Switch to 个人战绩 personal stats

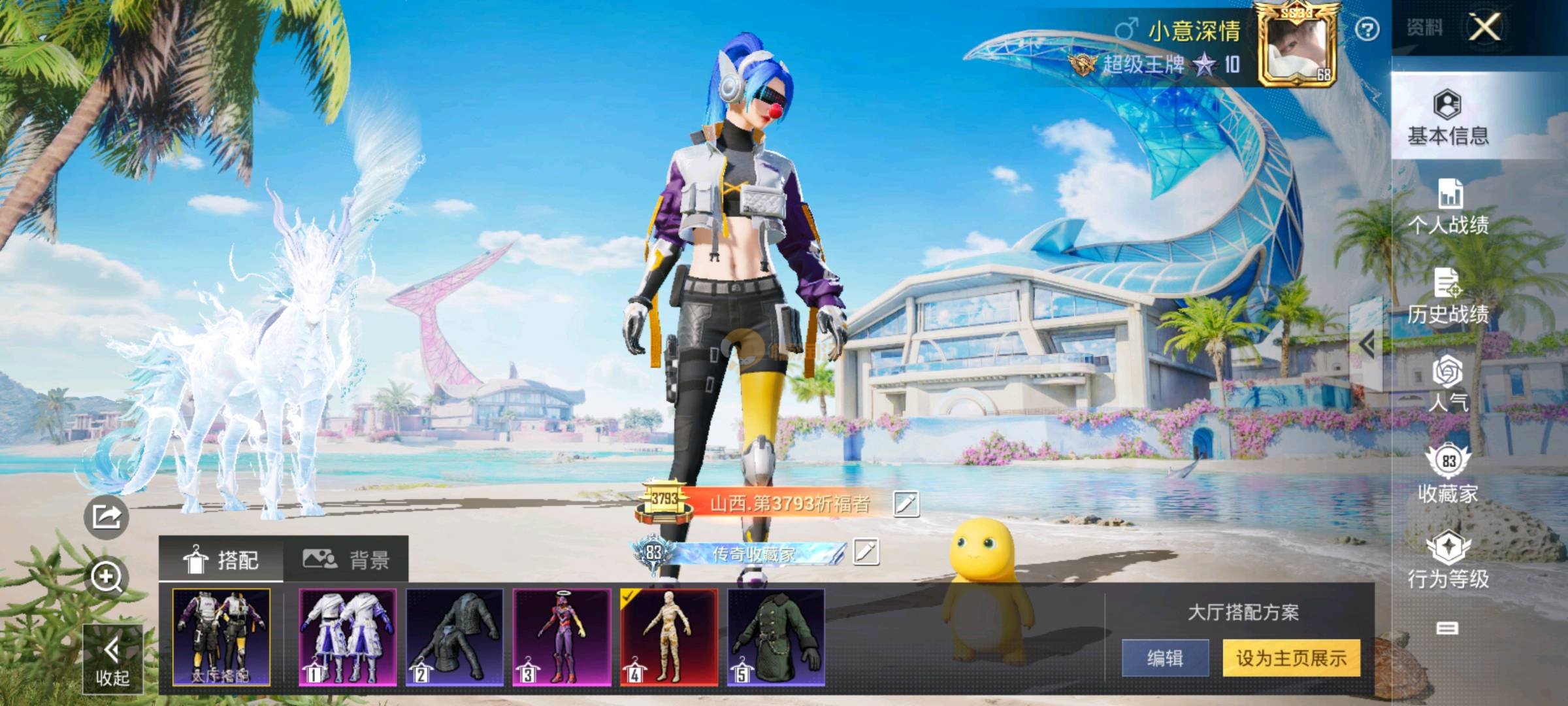tap(1448, 207)
